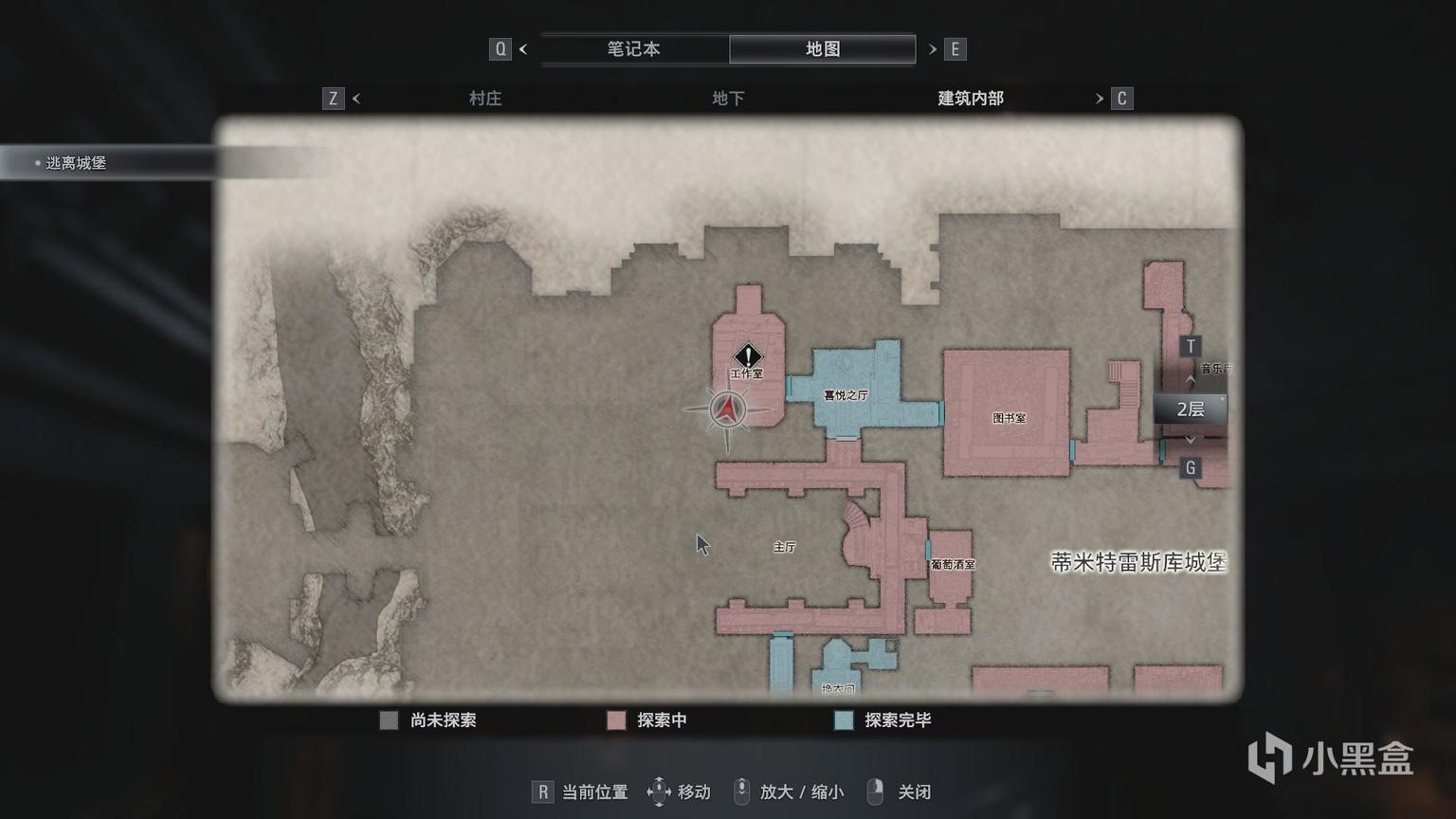Click the 工作室 objective marker on the map
Image resolution: width=1456 pixels, height=819 pixels.
click(748, 356)
